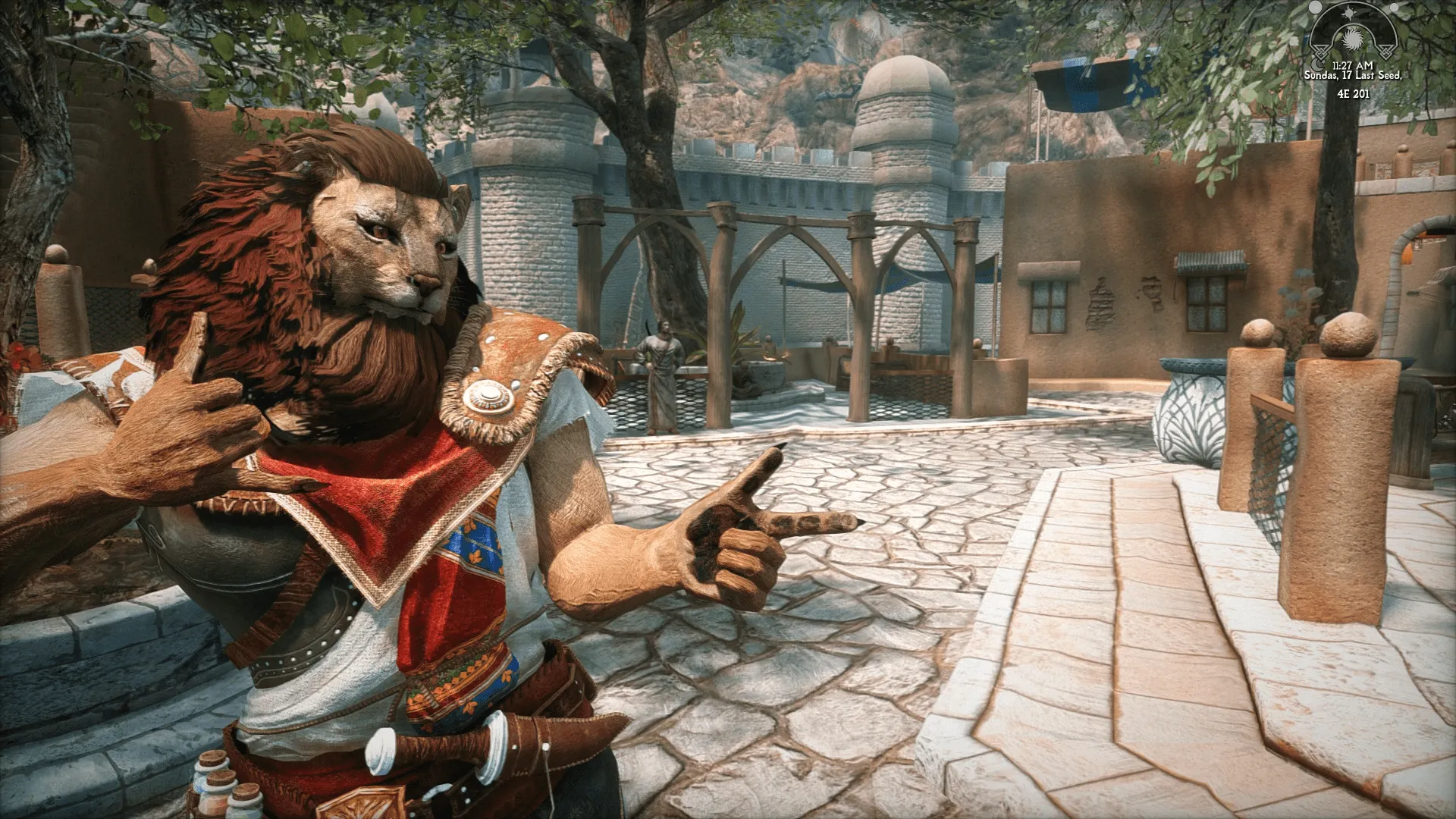The image size is (1456, 819).
Task: Select the crescent moon icon beside the time
Action: pyautogui.click(x=1317, y=65)
